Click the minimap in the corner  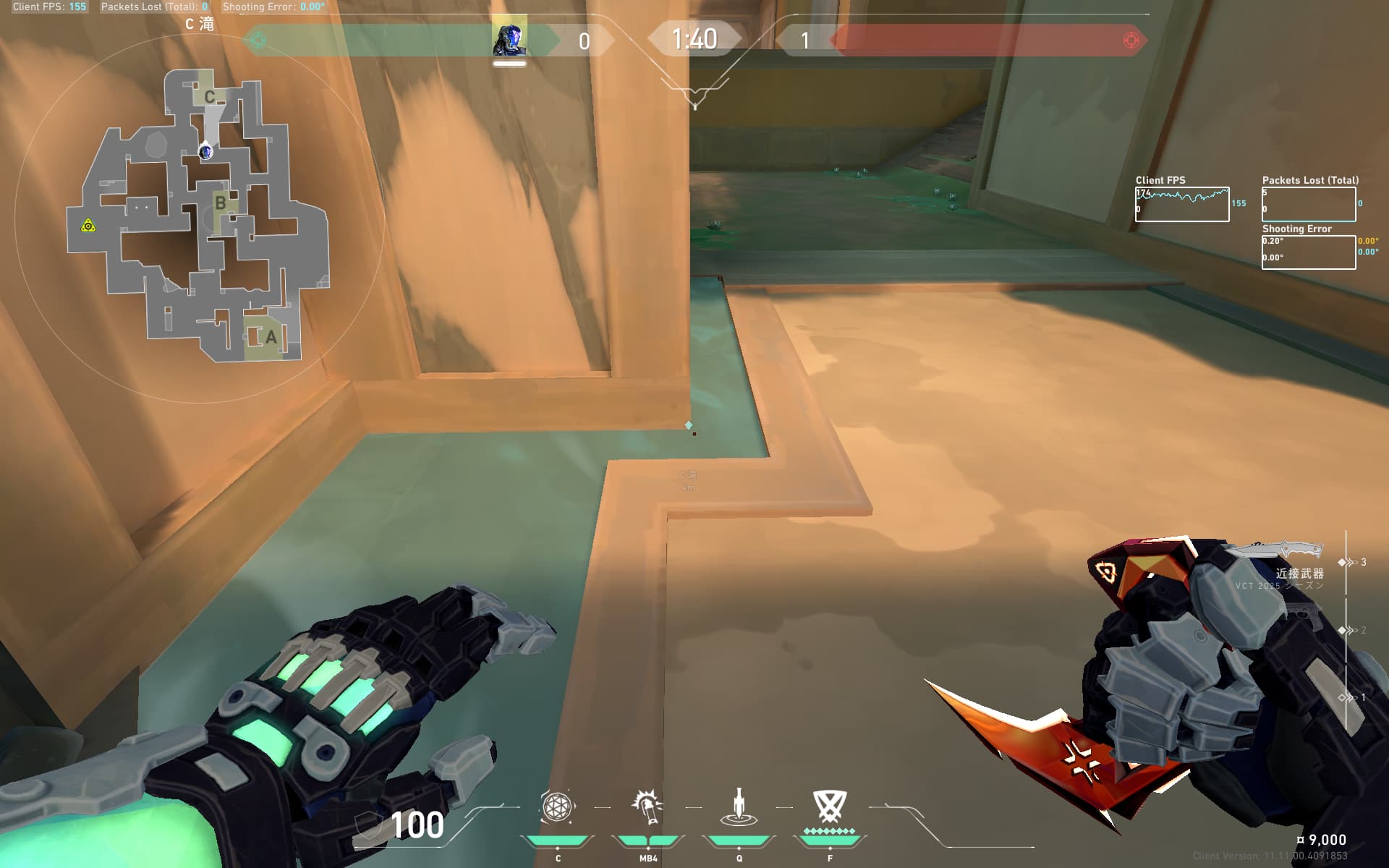pos(199,217)
